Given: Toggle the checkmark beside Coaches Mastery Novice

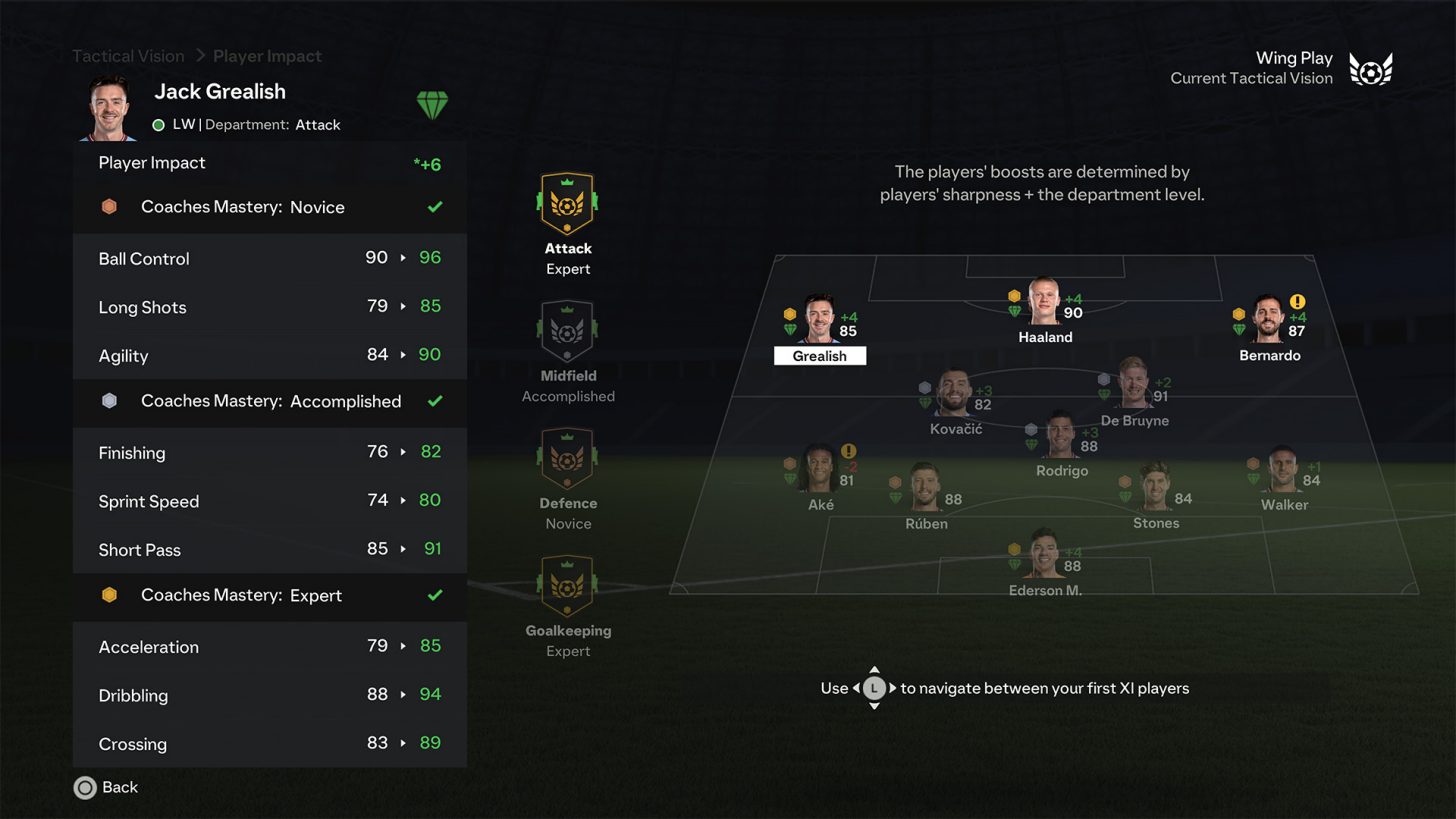Looking at the screenshot, I should pos(435,207).
